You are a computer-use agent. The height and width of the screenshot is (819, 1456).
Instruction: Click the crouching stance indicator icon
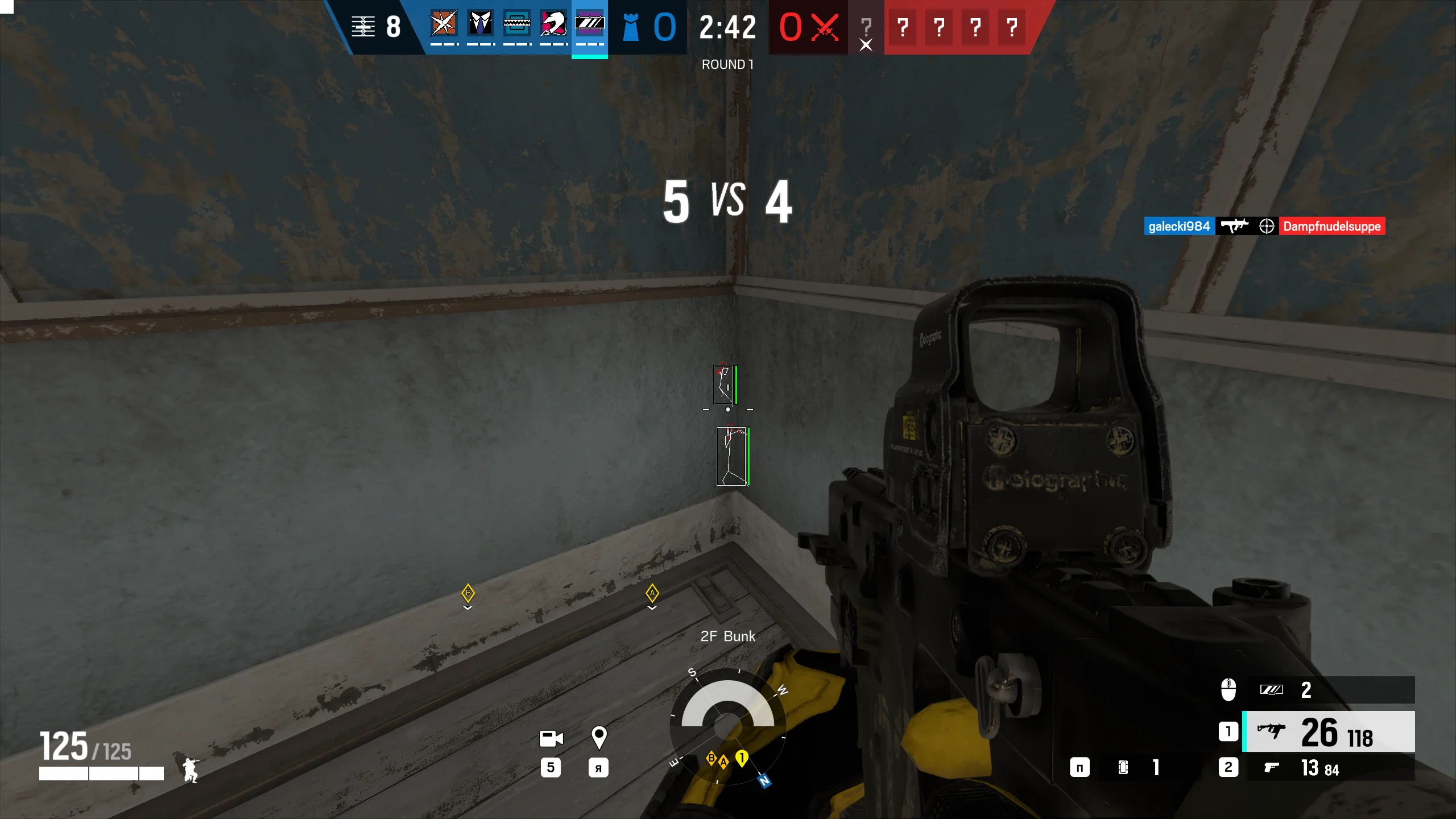coord(190,770)
